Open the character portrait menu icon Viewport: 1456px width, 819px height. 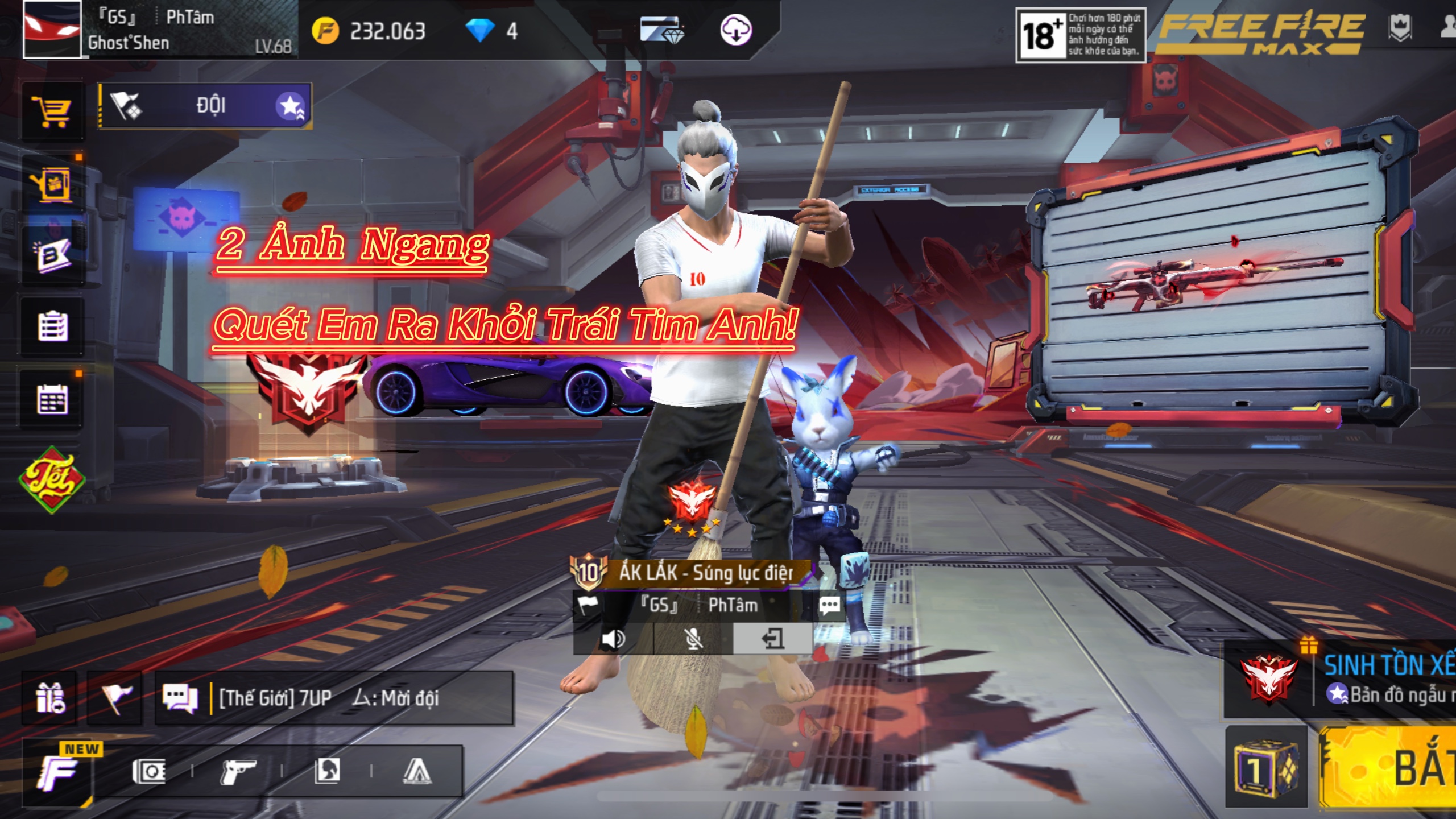click(x=327, y=771)
